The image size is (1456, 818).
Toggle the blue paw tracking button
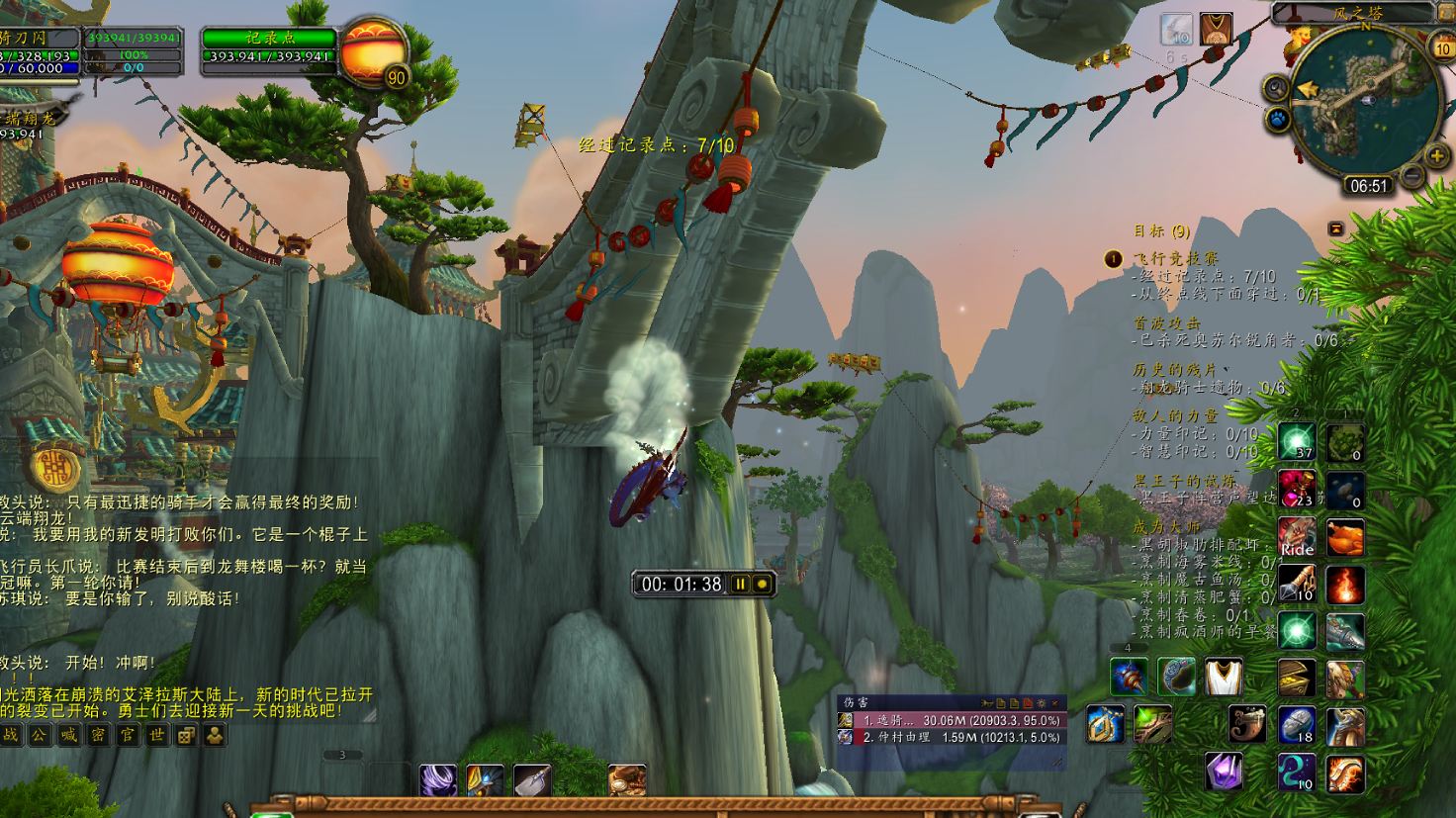1277,120
